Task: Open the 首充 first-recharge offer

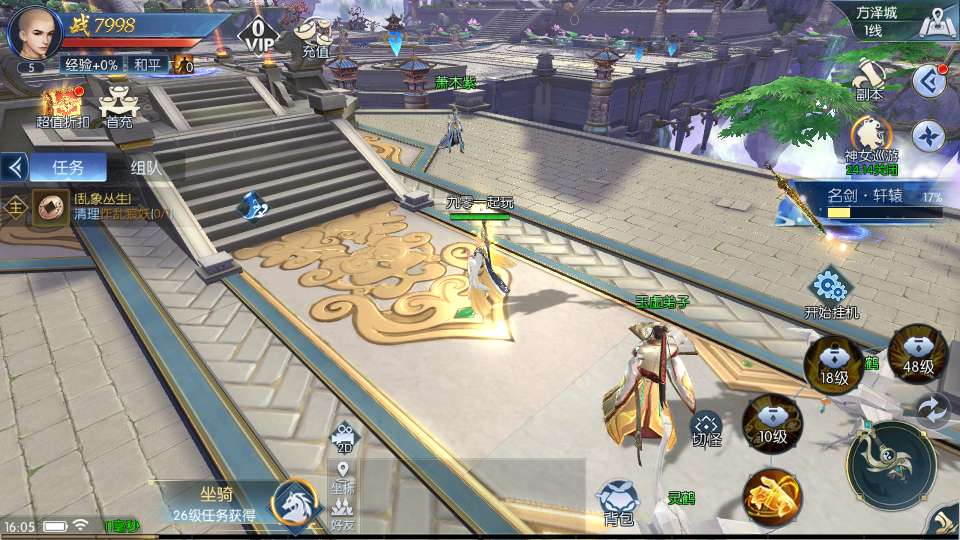Action: click(x=119, y=106)
